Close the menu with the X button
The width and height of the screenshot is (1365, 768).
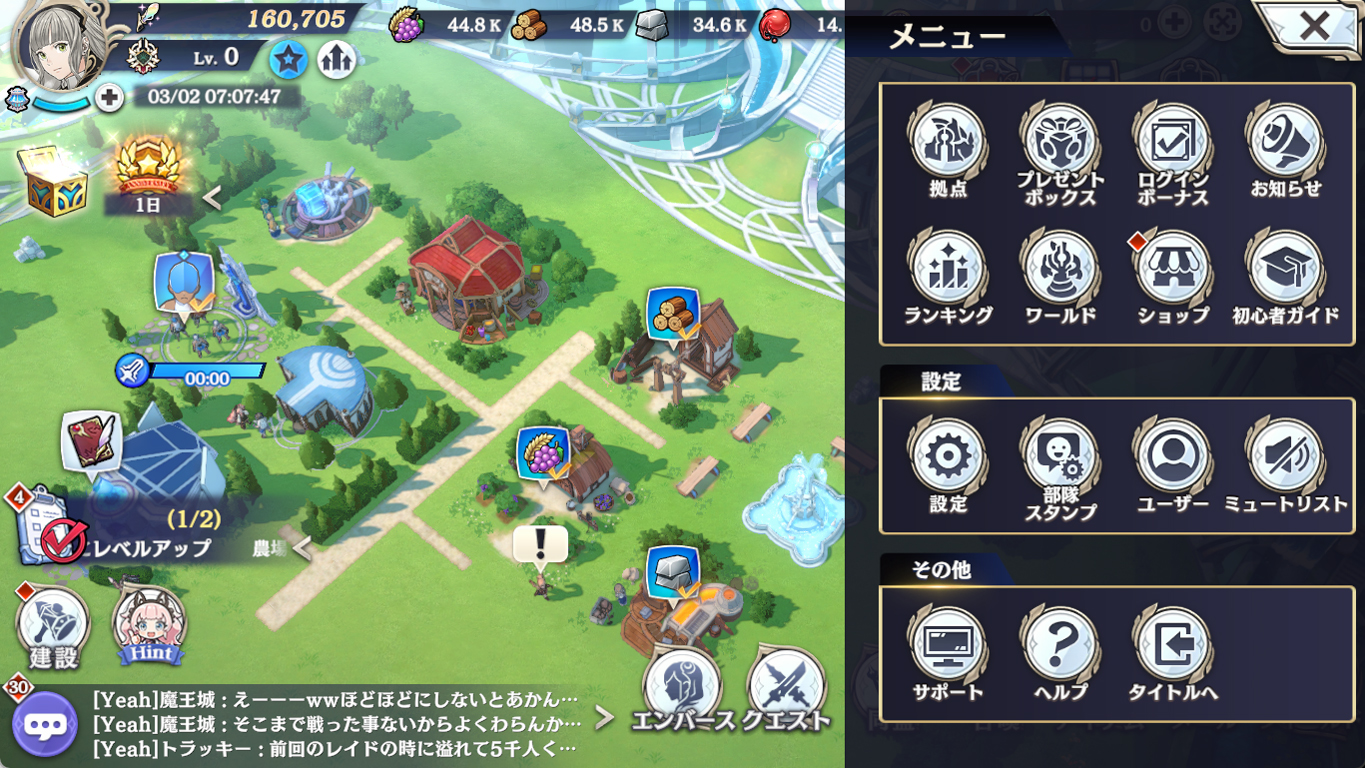1313,25
